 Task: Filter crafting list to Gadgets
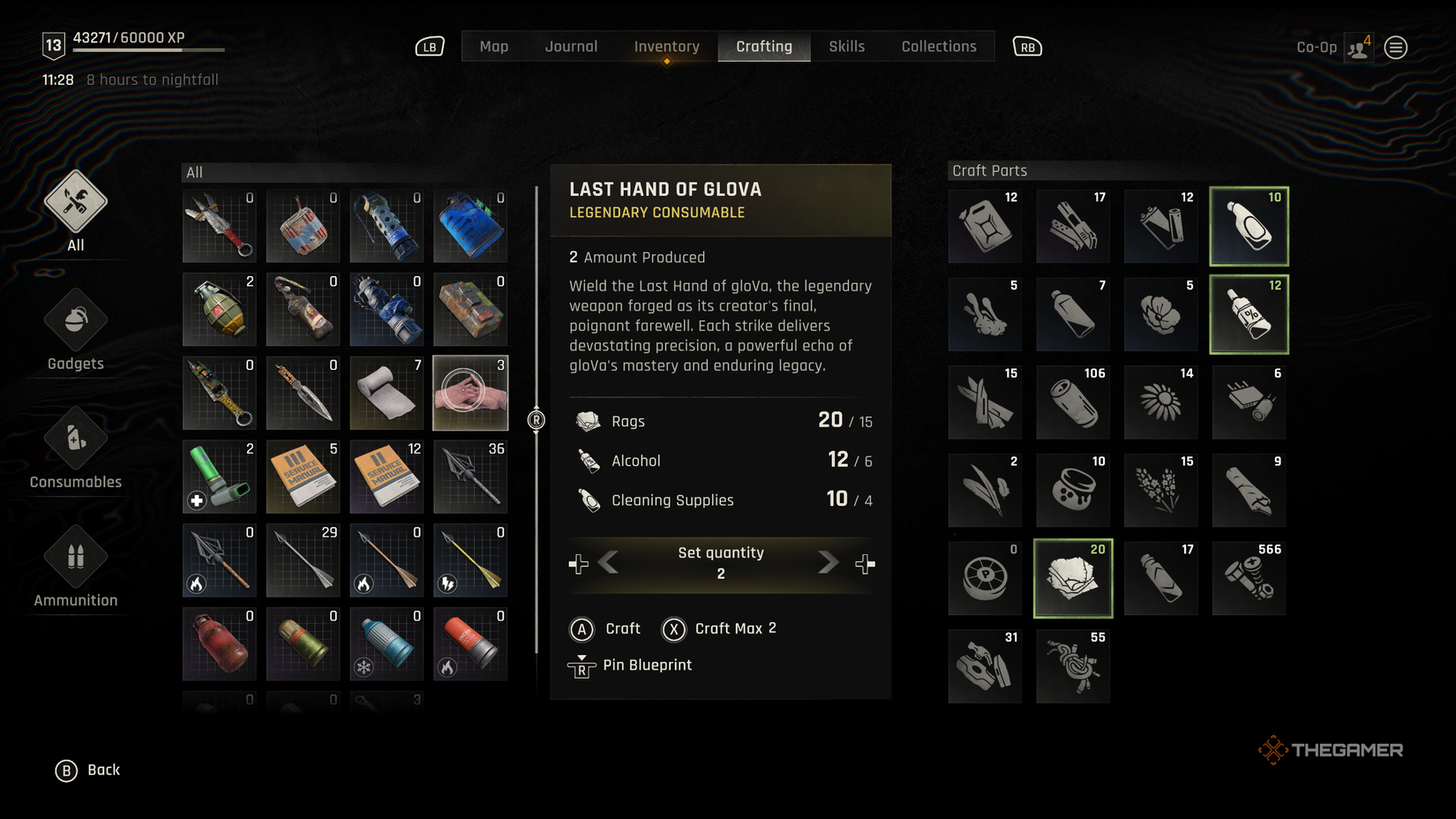(x=75, y=329)
